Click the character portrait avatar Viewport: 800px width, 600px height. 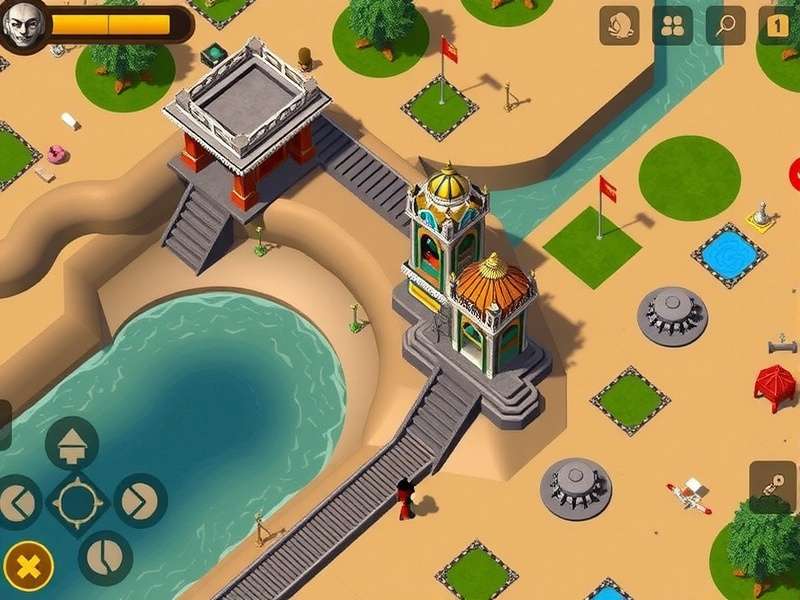coord(24,25)
